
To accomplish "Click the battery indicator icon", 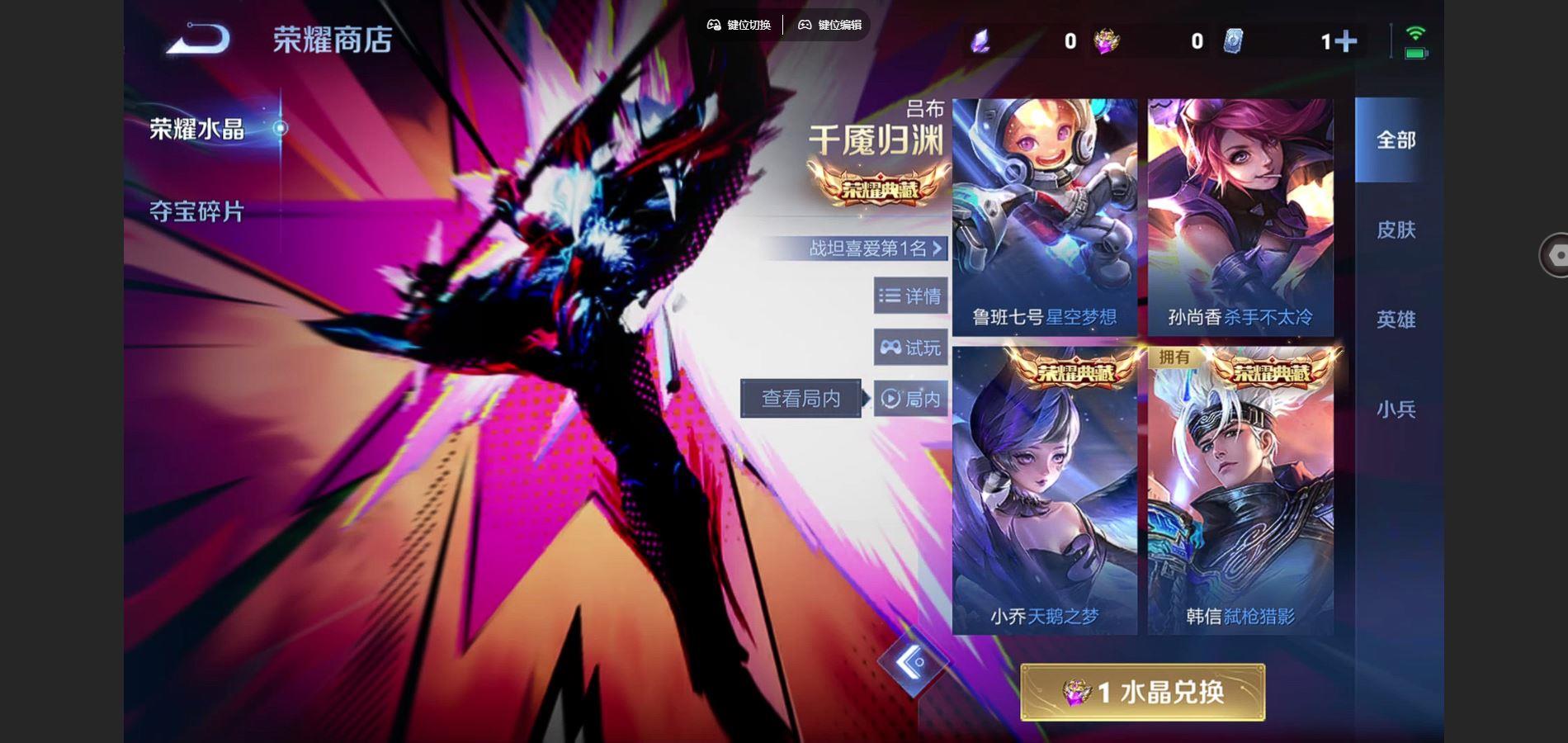I will point(1415,54).
